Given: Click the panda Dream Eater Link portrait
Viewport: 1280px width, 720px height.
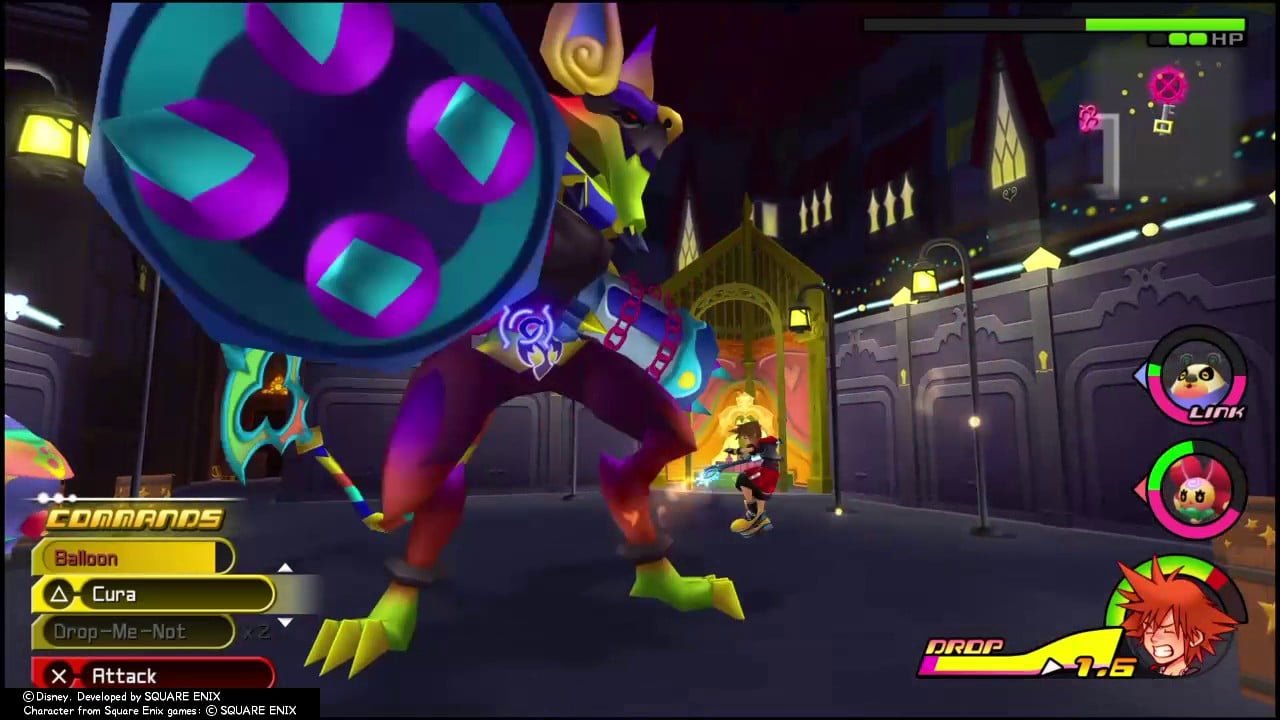Looking at the screenshot, I should [x=1197, y=377].
